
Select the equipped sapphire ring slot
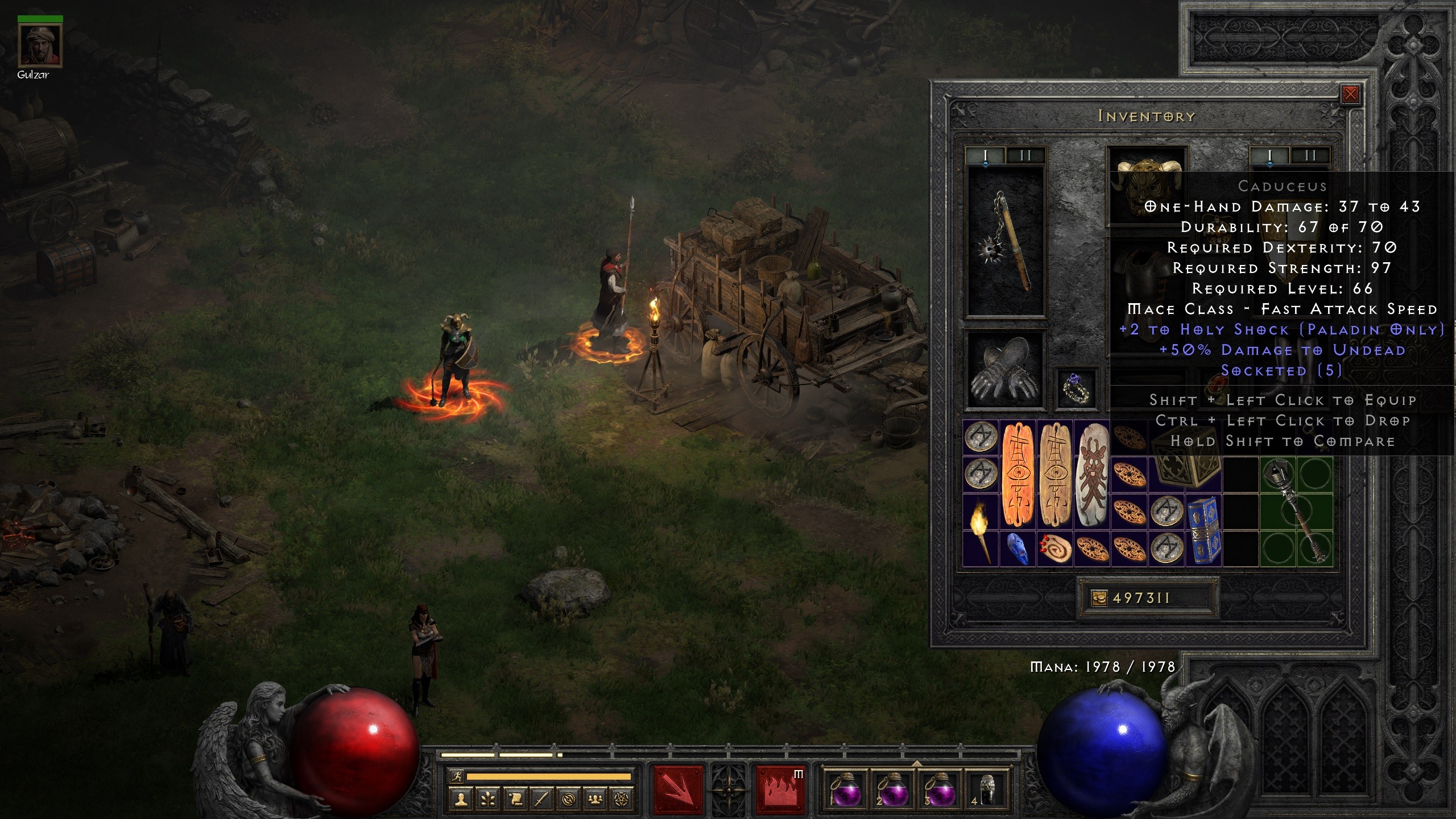point(1074,388)
